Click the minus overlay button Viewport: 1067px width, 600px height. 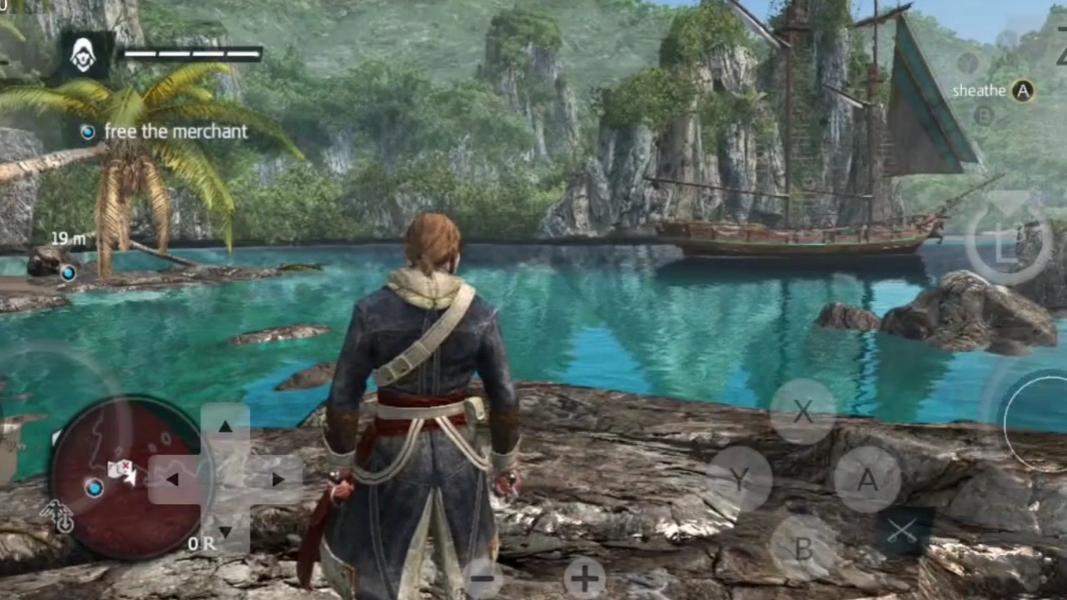click(x=483, y=578)
